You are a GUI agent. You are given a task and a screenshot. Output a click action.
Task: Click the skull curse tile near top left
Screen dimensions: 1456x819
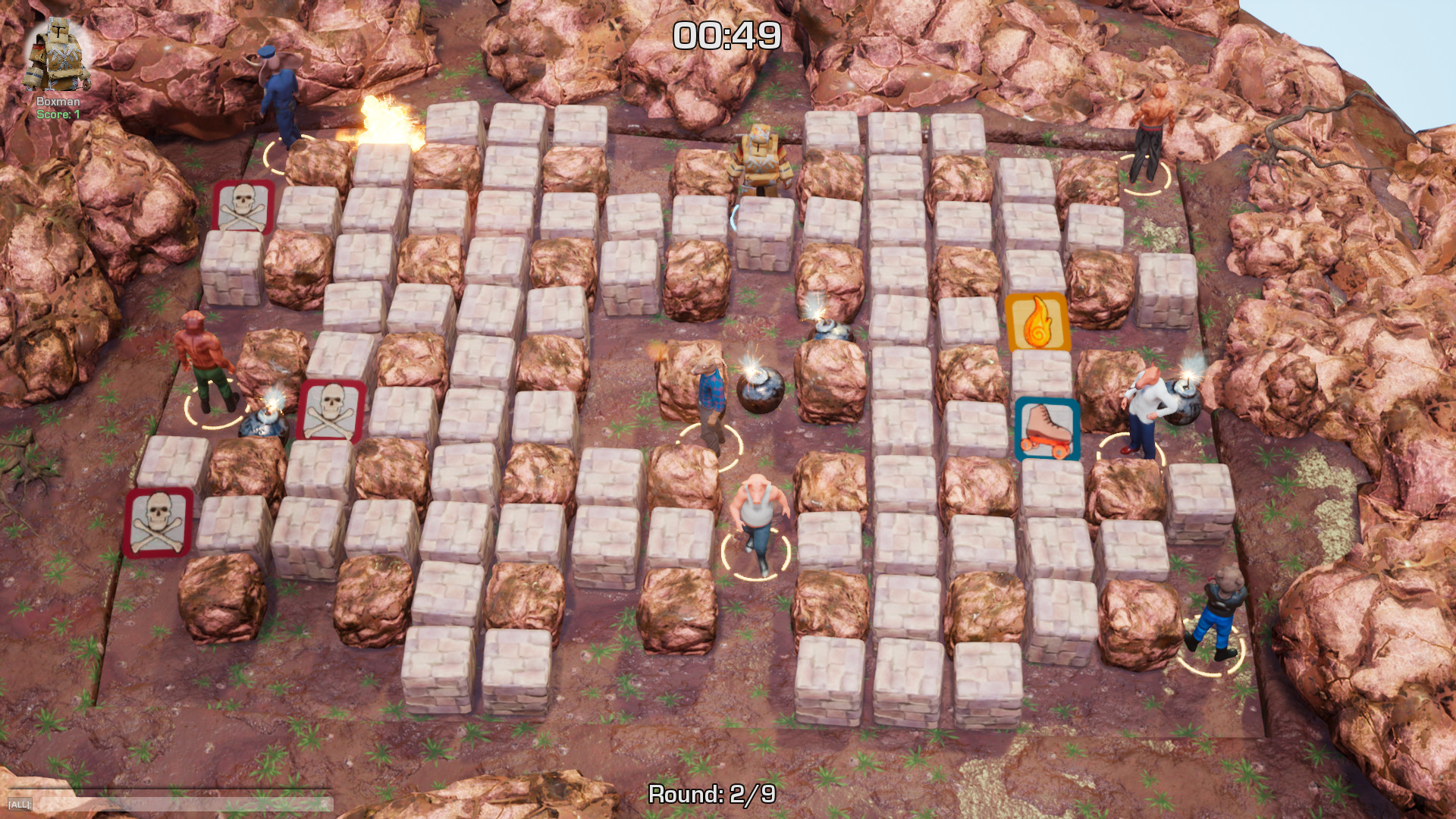(241, 205)
